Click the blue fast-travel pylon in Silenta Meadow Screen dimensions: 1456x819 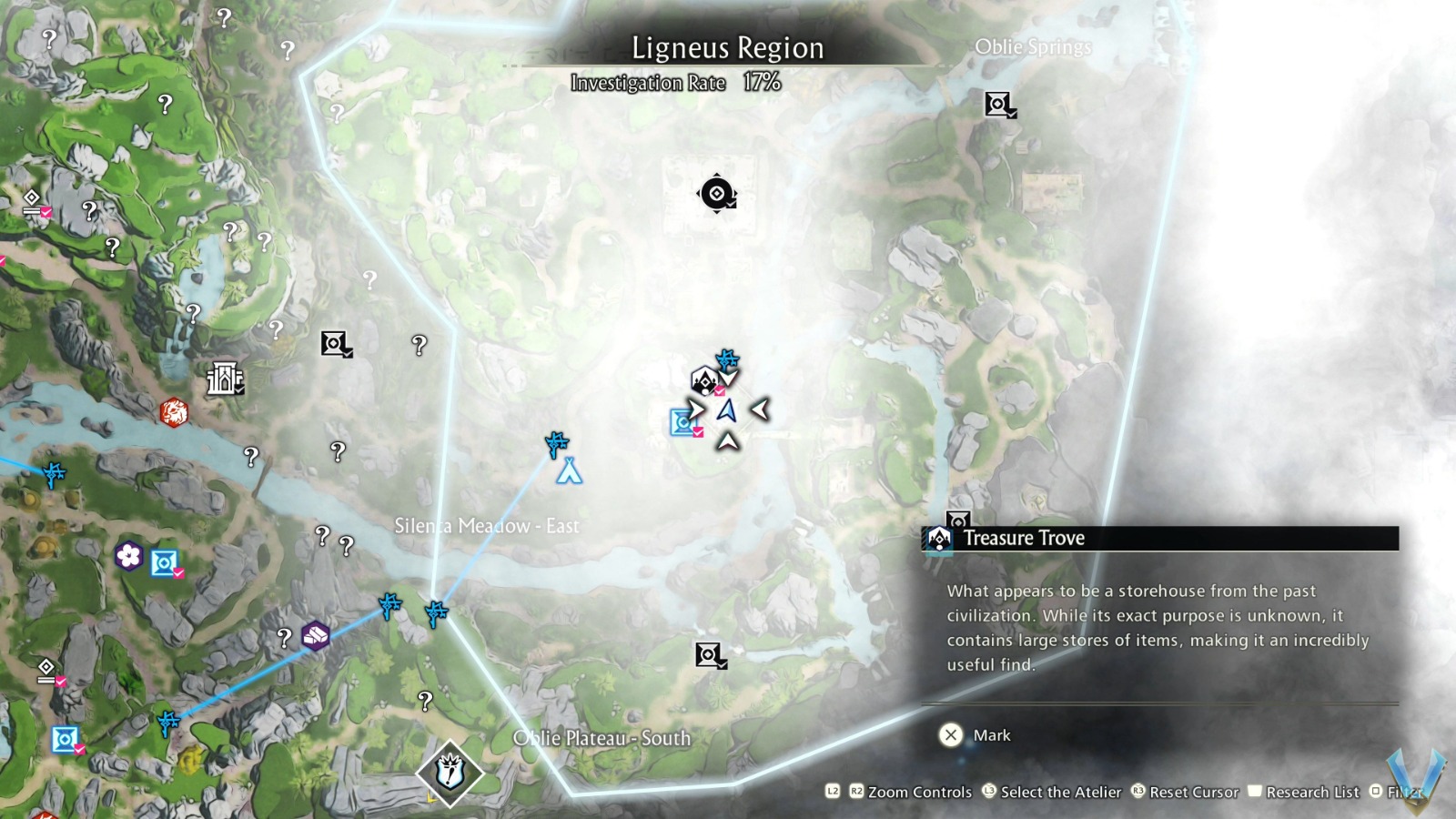click(x=555, y=446)
